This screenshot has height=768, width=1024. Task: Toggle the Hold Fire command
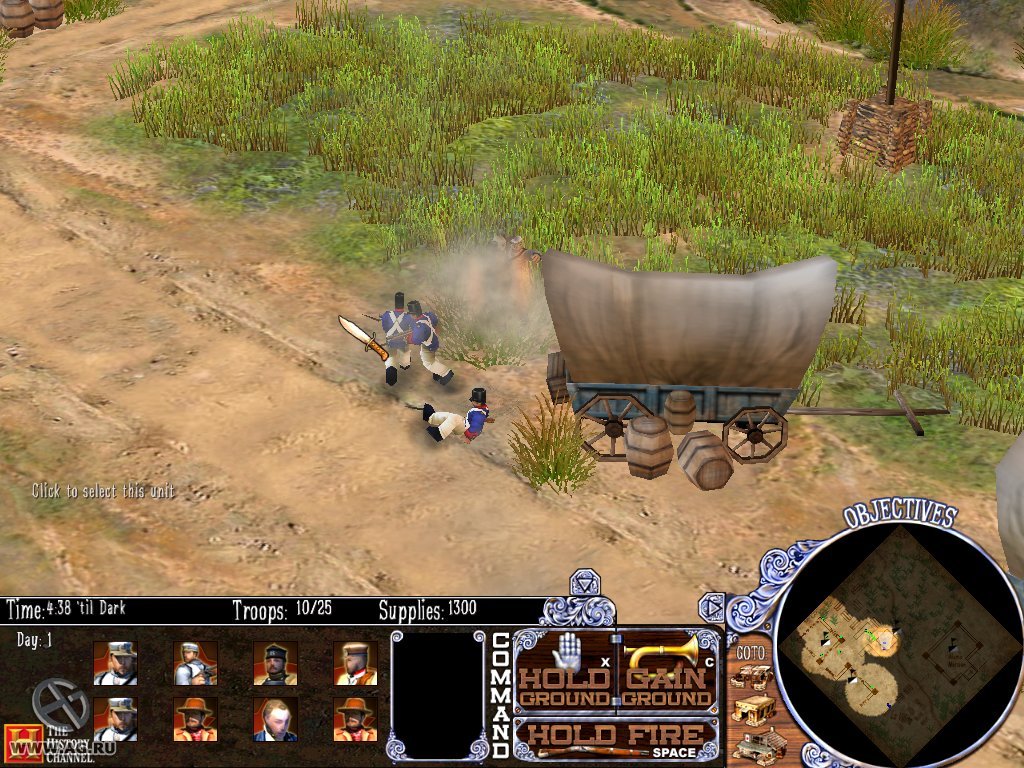coord(615,739)
